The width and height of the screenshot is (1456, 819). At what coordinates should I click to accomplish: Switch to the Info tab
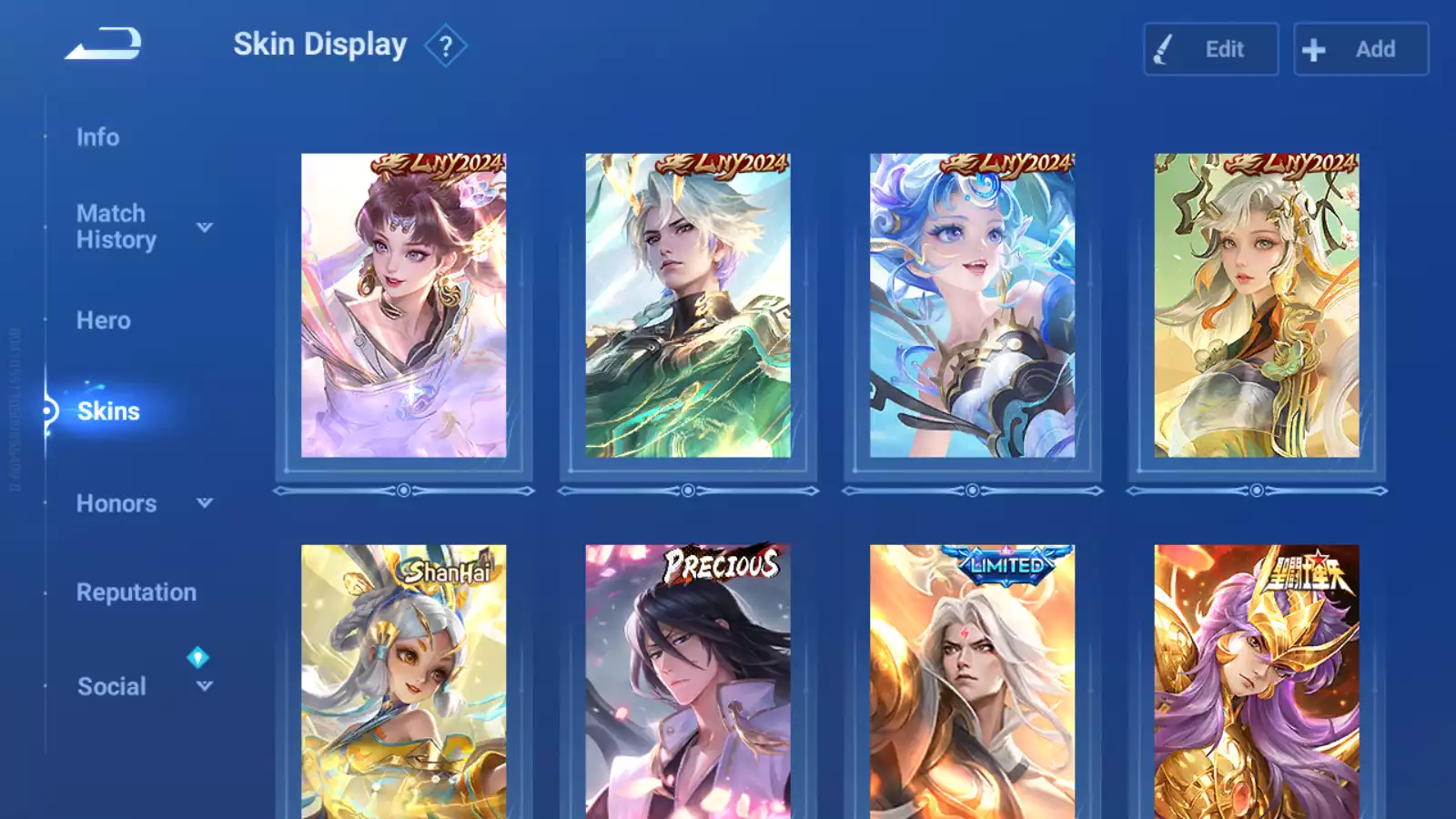(97, 137)
